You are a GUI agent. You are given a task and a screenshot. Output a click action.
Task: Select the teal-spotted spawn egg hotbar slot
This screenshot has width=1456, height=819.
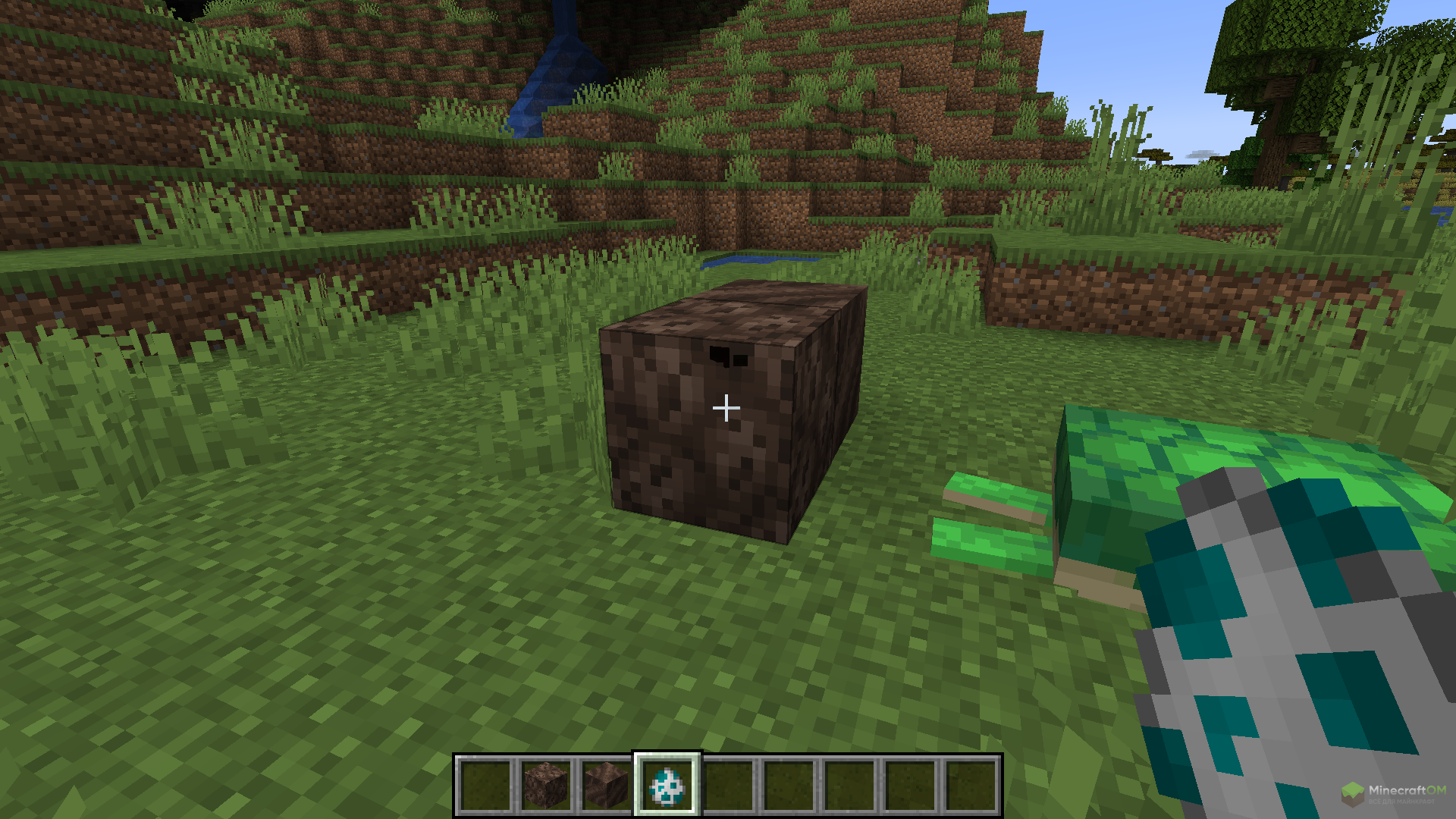tap(667, 786)
